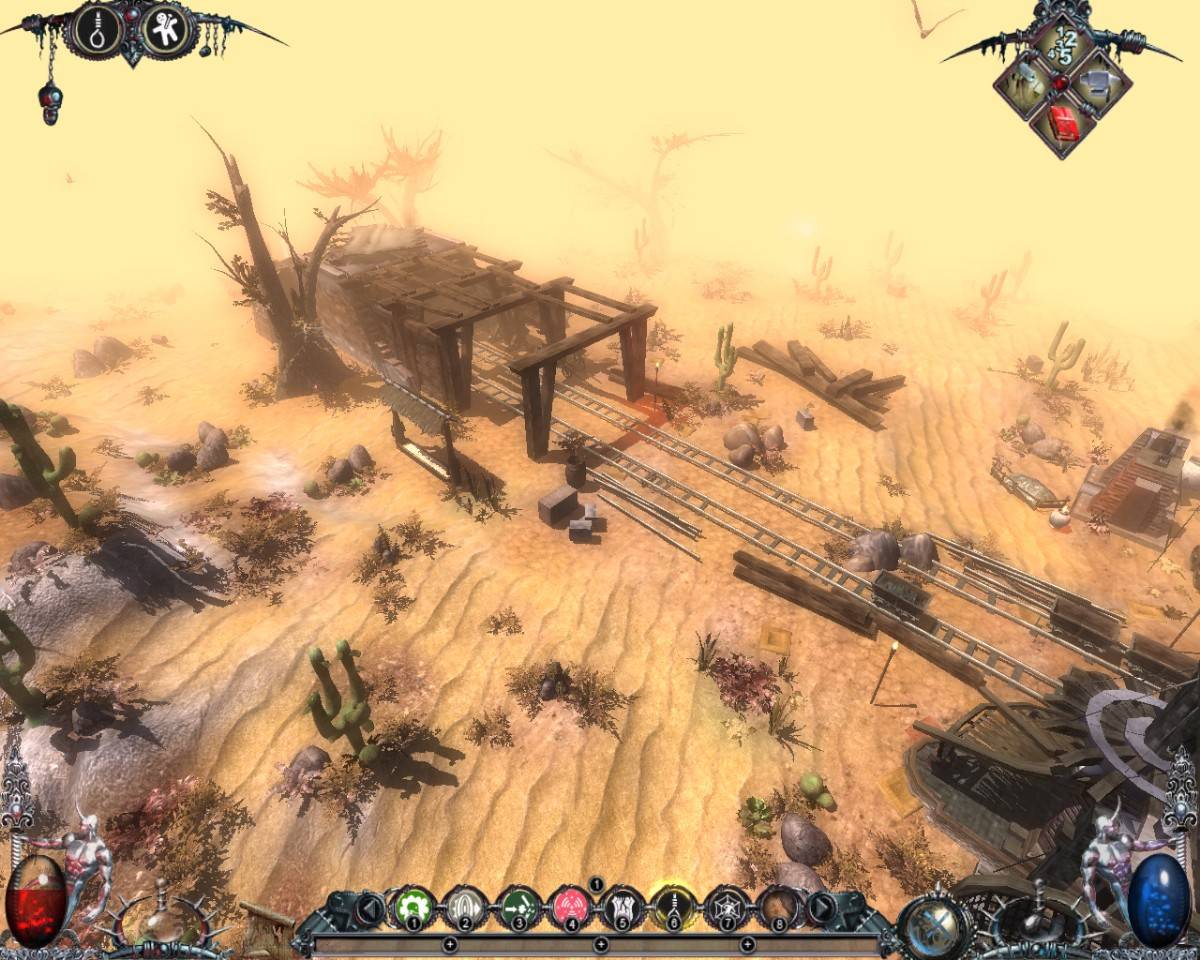The image size is (1200, 960).
Task: Trigger the green arrow skill in slot 3
Action: pyautogui.click(x=518, y=908)
